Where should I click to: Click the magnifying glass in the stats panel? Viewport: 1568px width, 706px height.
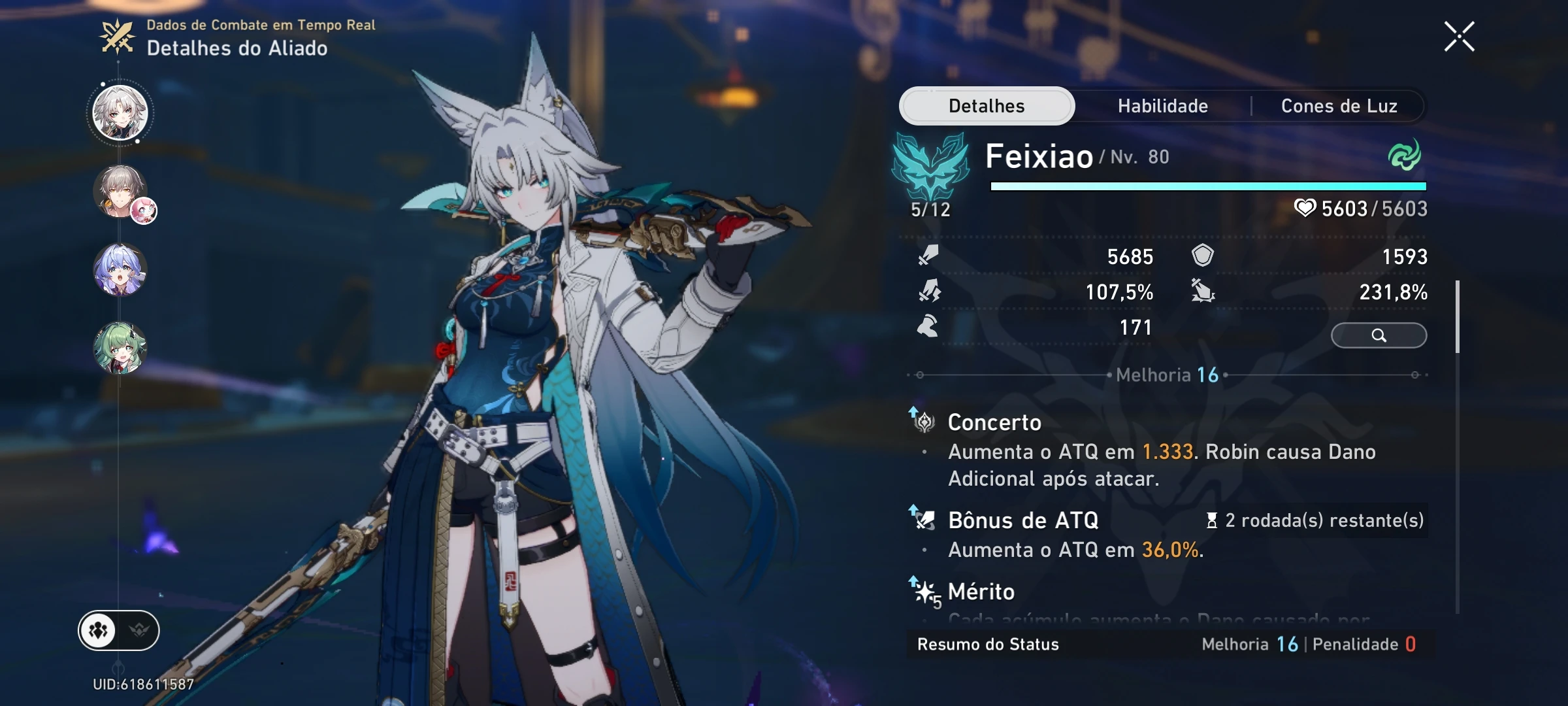(x=1379, y=335)
